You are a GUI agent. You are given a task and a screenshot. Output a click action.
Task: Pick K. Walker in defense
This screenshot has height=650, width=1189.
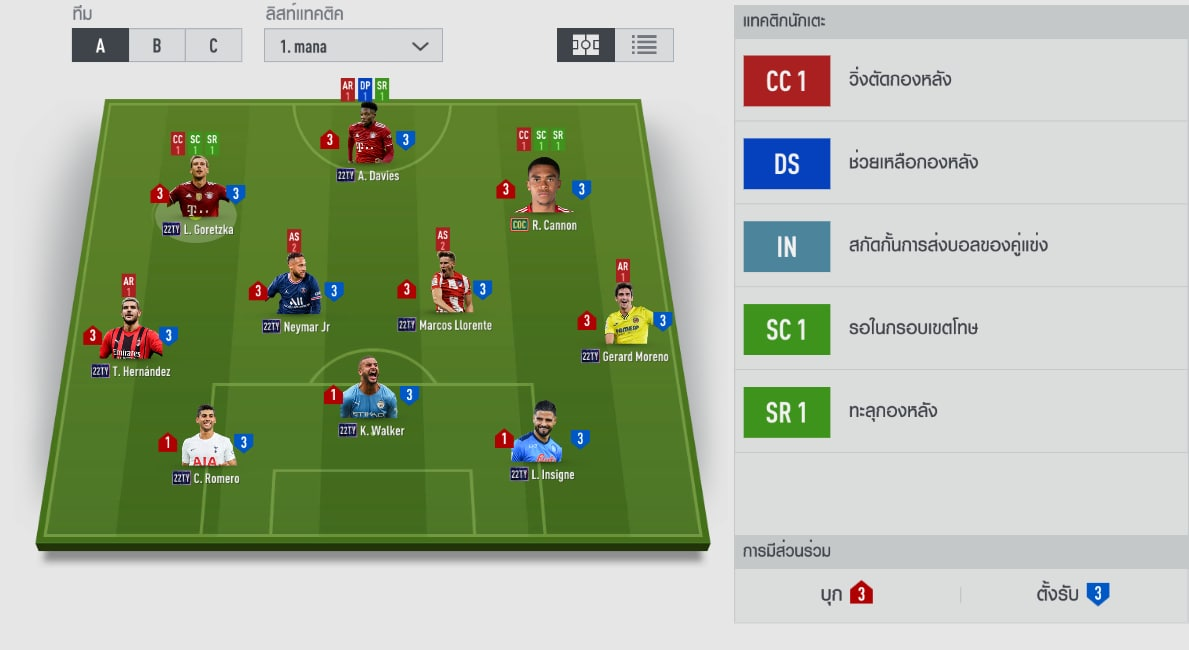click(x=369, y=398)
